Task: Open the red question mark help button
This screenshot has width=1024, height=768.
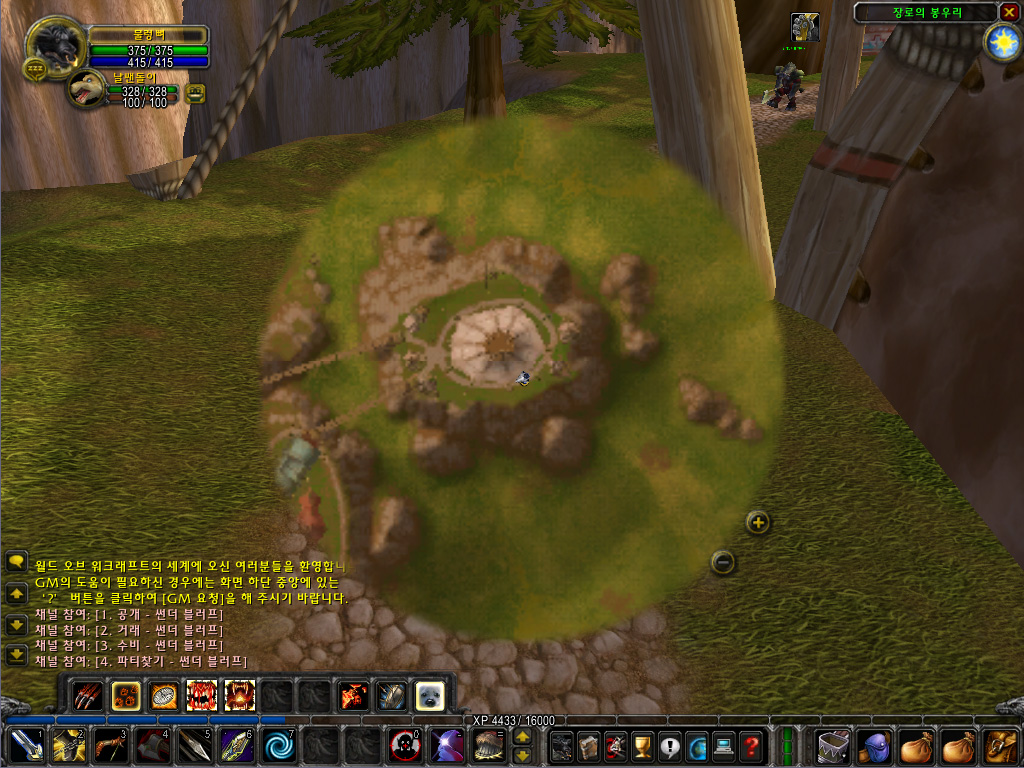Action: point(751,746)
